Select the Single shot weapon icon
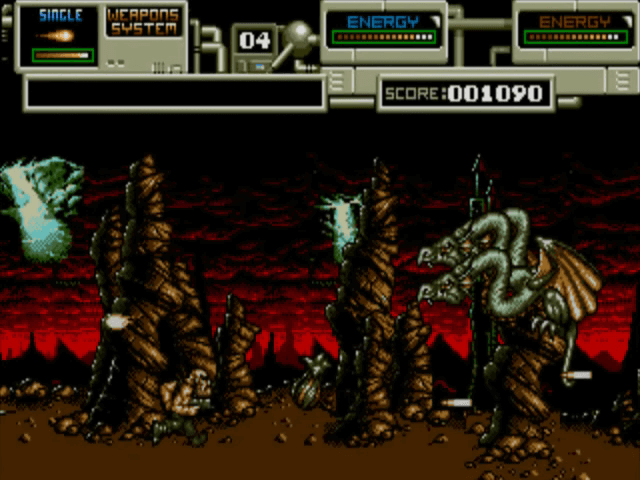The width and height of the screenshot is (640, 480). pyautogui.click(x=60, y=35)
